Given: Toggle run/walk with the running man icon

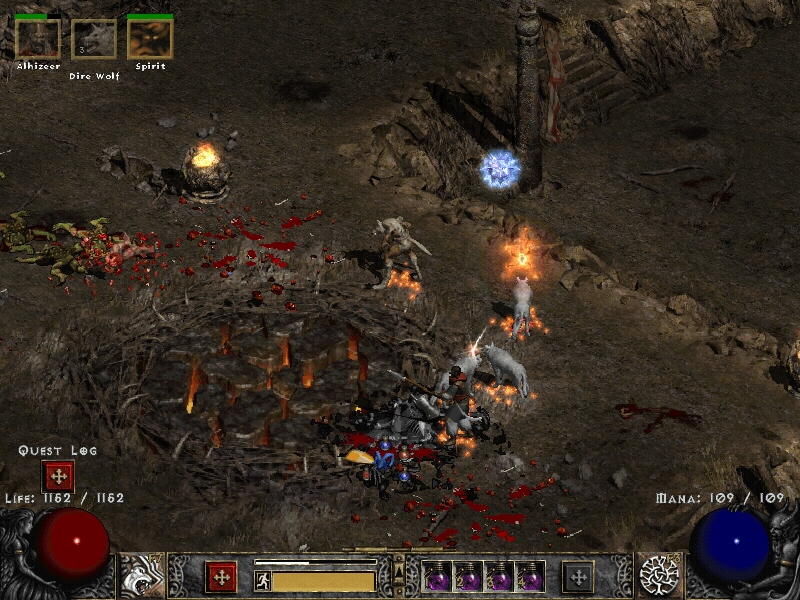Looking at the screenshot, I should (x=263, y=580).
